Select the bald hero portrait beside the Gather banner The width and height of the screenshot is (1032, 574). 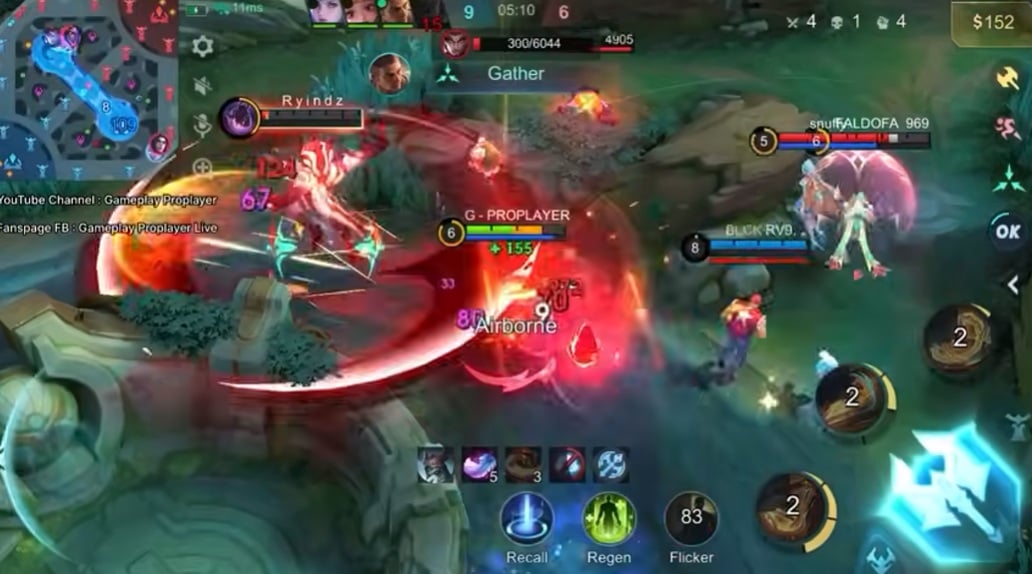point(389,73)
